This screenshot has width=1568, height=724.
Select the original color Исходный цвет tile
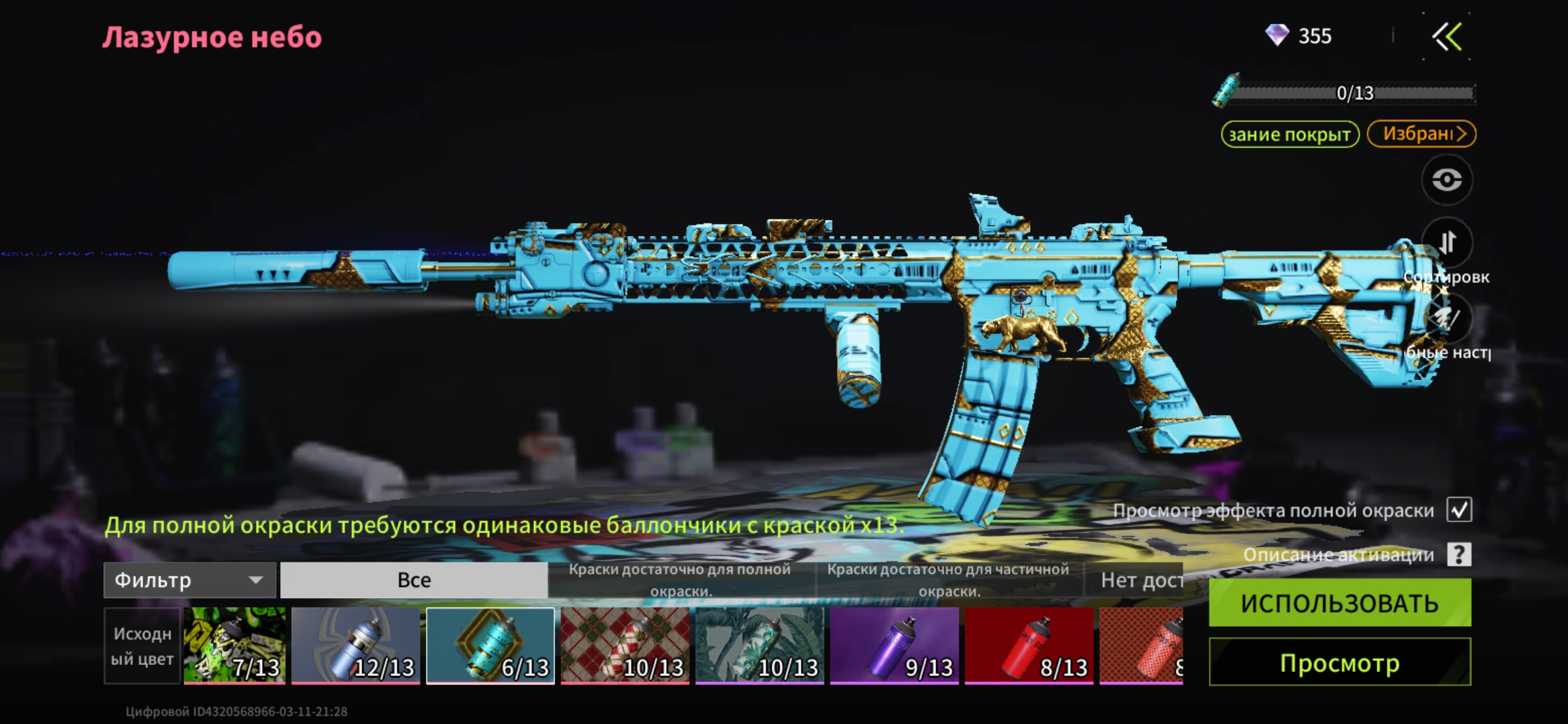tap(142, 646)
